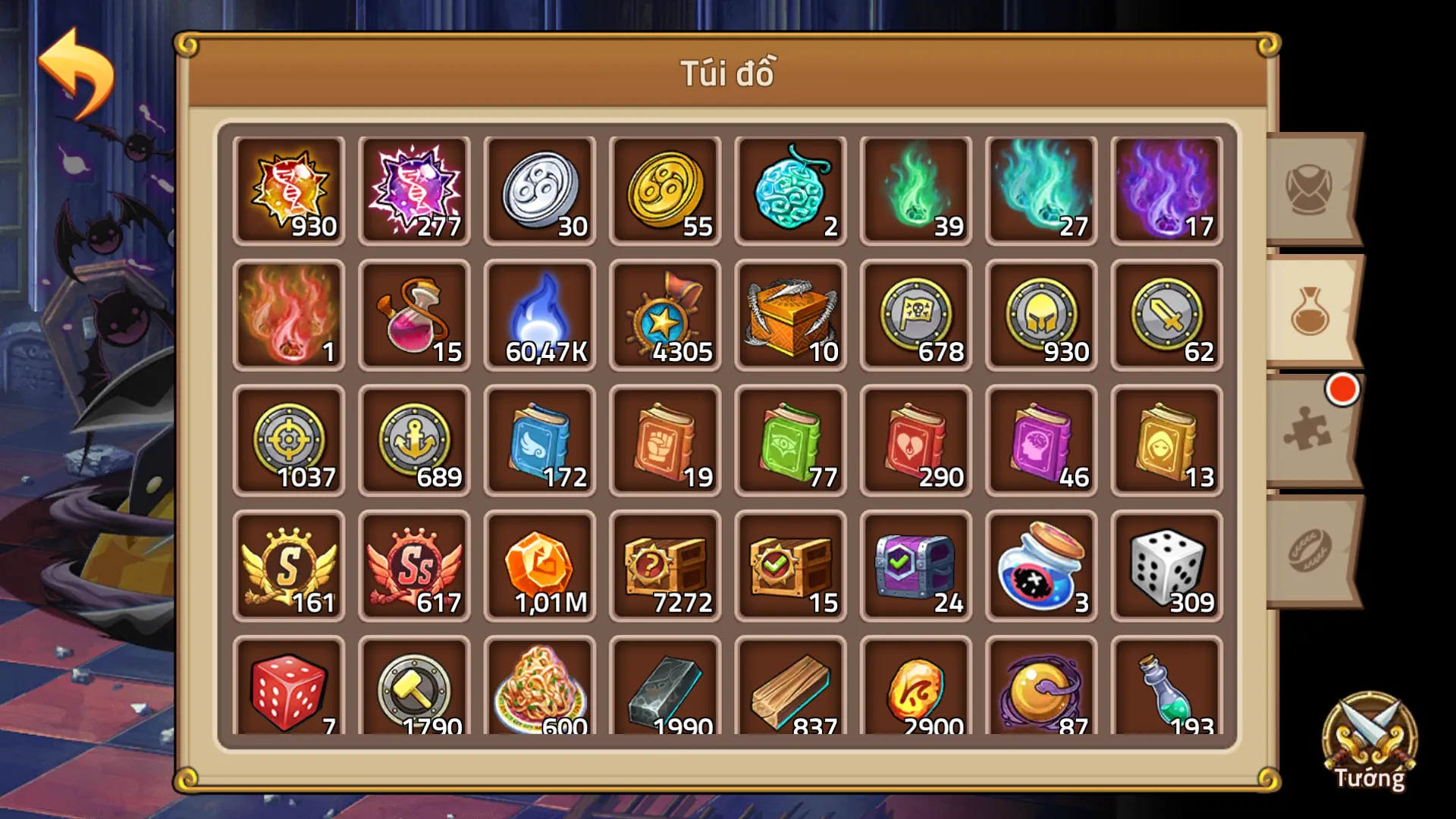Image resolution: width=1456 pixels, height=819 pixels.
Task: Open the blue soul flame showing 60,47K
Action: pyautogui.click(x=539, y=314)
